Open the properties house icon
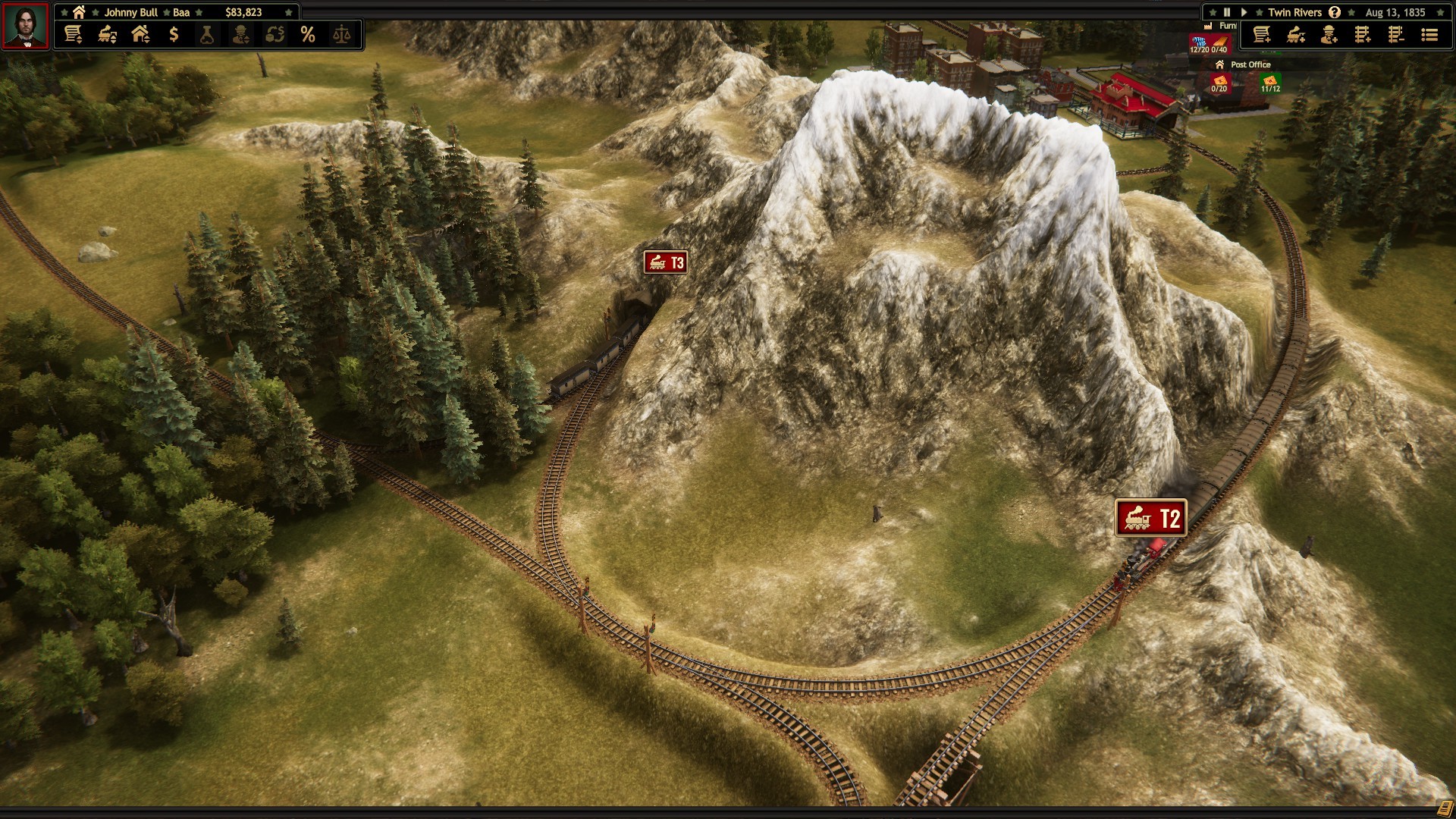The height and width of the screenshot is (819, 1456). coord(140,34)
